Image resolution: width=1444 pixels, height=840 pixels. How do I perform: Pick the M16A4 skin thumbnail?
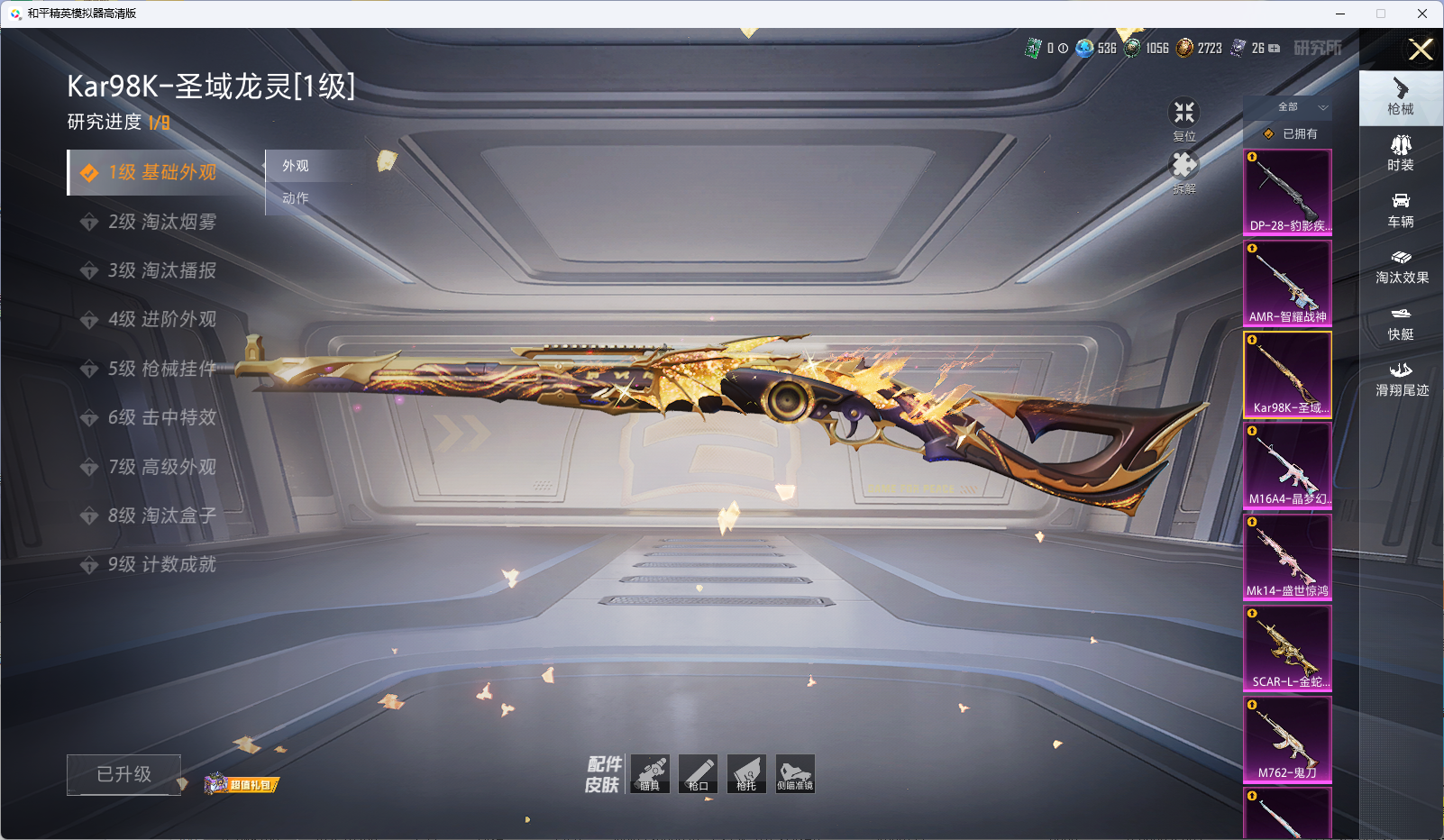(x=1287, y=464)
